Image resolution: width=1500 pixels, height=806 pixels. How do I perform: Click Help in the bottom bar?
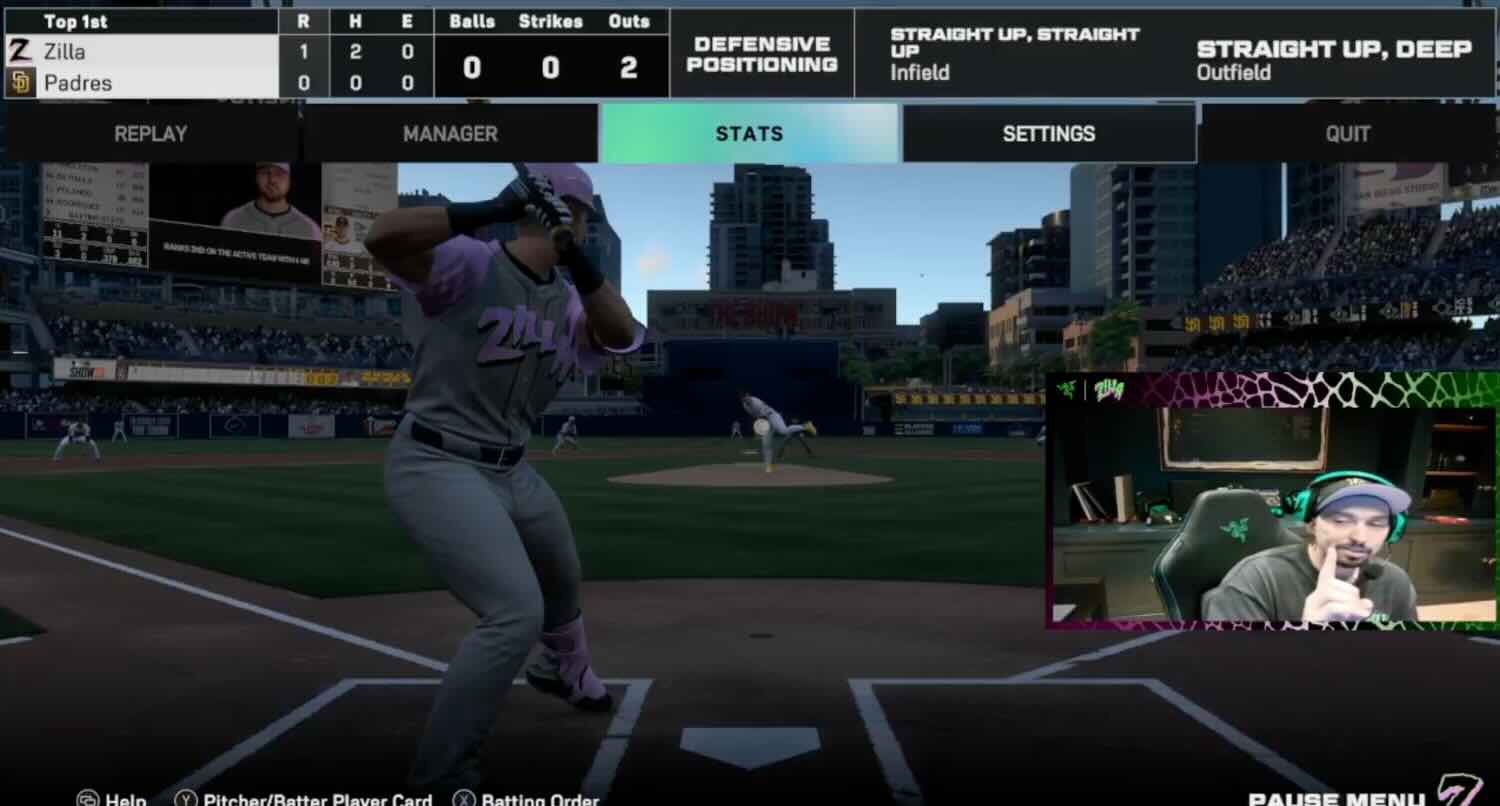tap(125, 798)
